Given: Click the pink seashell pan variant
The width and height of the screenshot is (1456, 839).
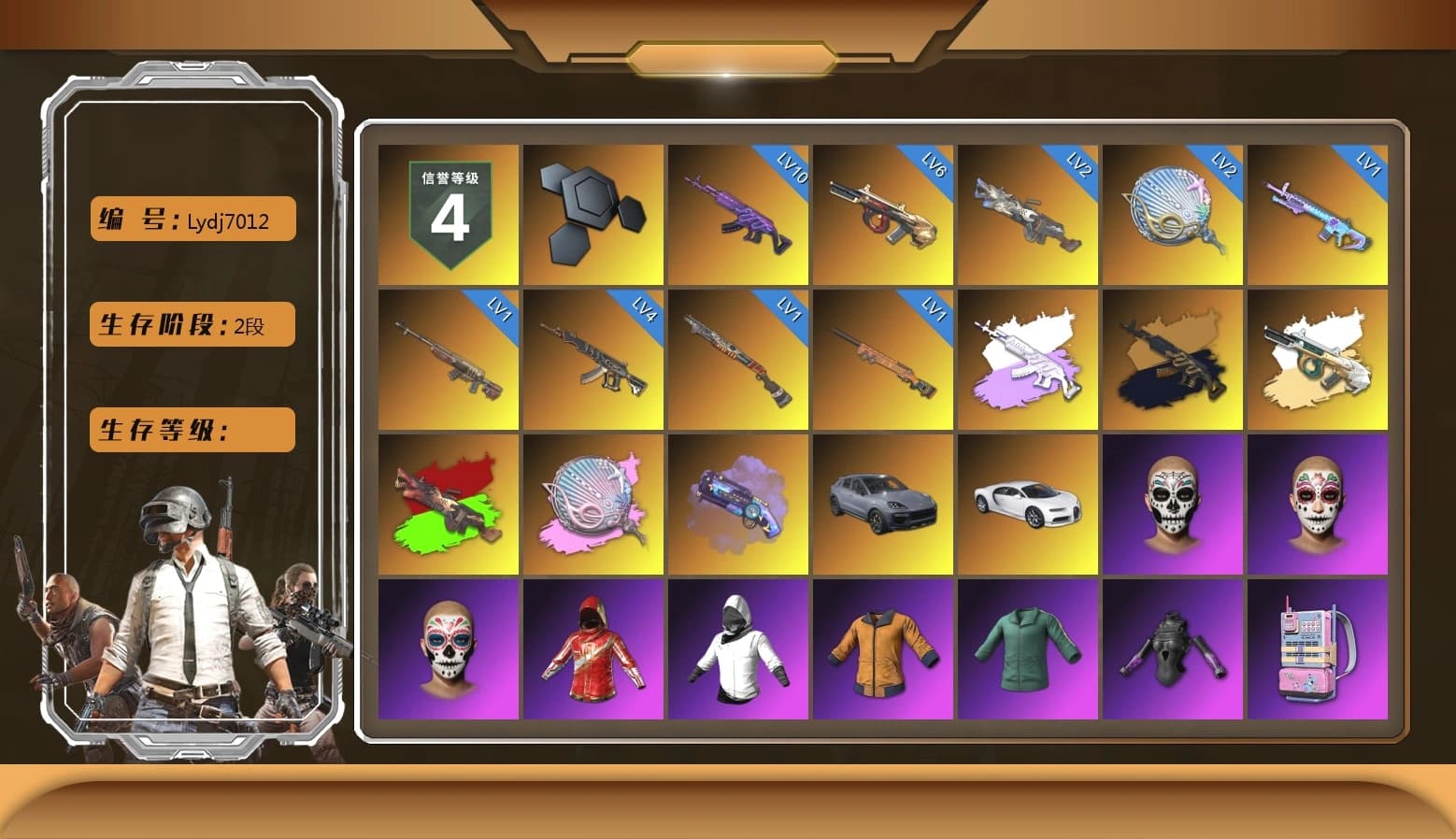Looking at the screenshot, I should click(592, 505).
